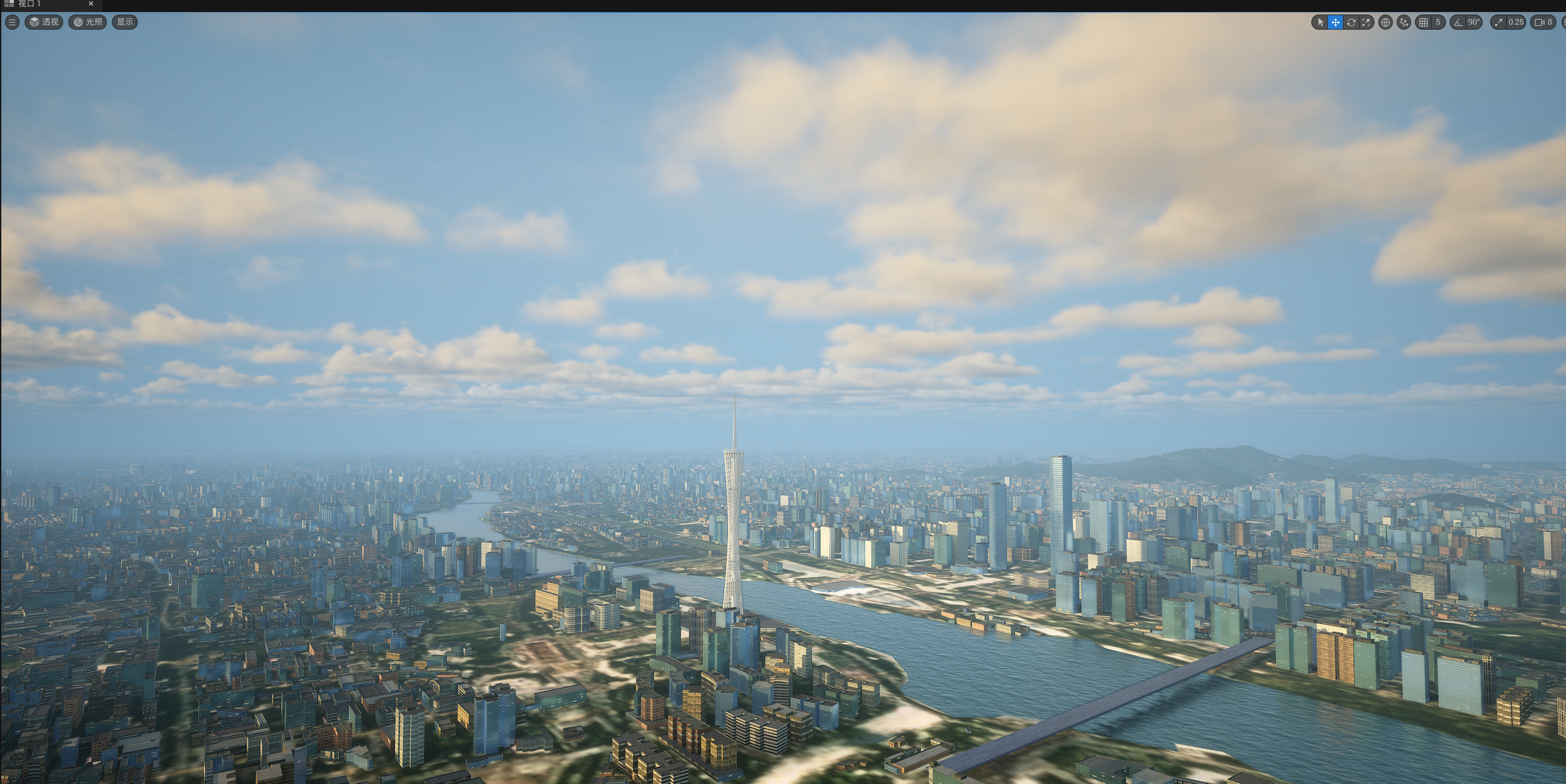Screen dimensions: 1566x784
Task: Toggle surface snapping button
Action: (1404, 22)
